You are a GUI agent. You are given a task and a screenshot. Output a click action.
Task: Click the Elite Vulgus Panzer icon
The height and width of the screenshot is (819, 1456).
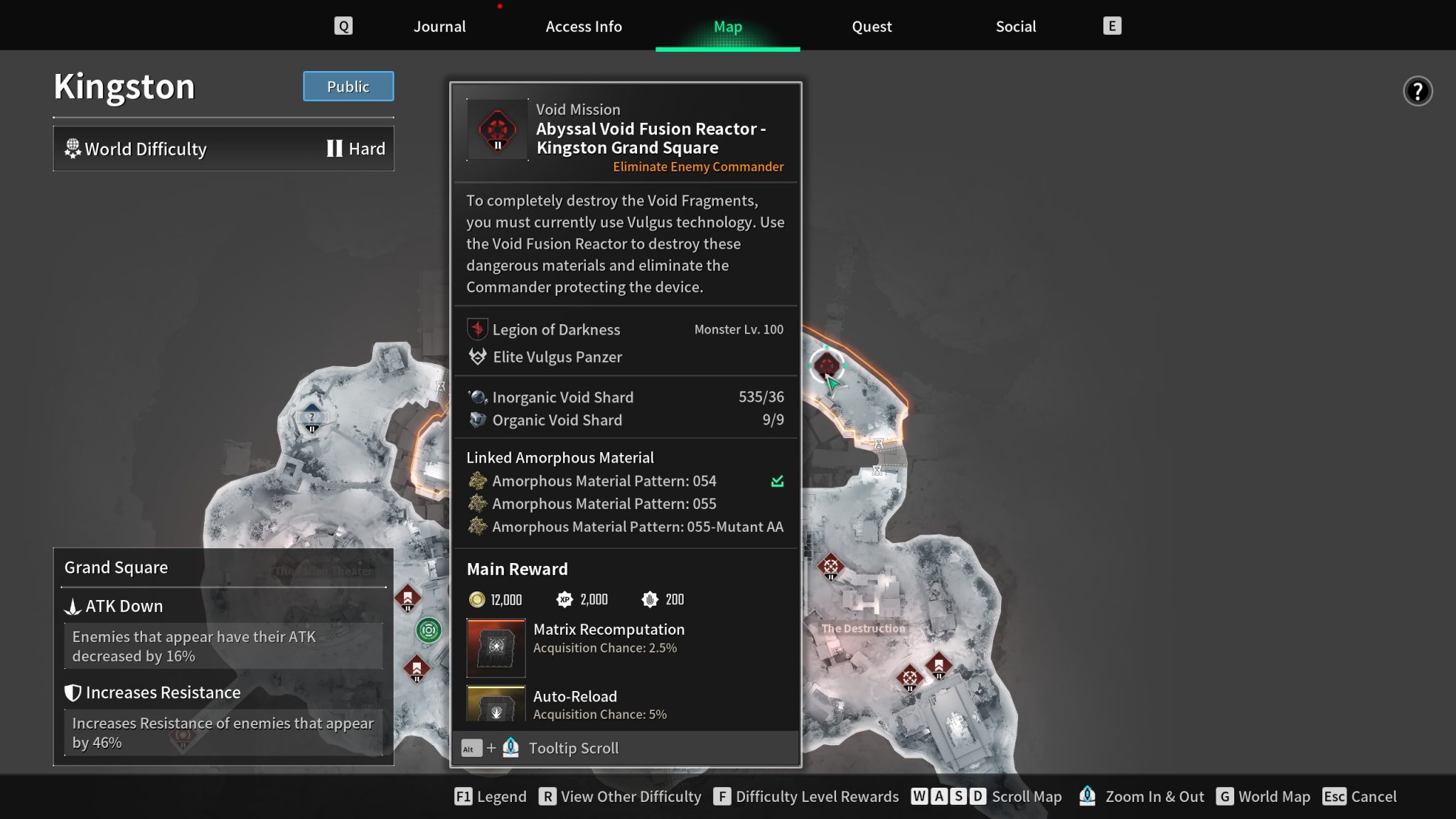[476, 357]
